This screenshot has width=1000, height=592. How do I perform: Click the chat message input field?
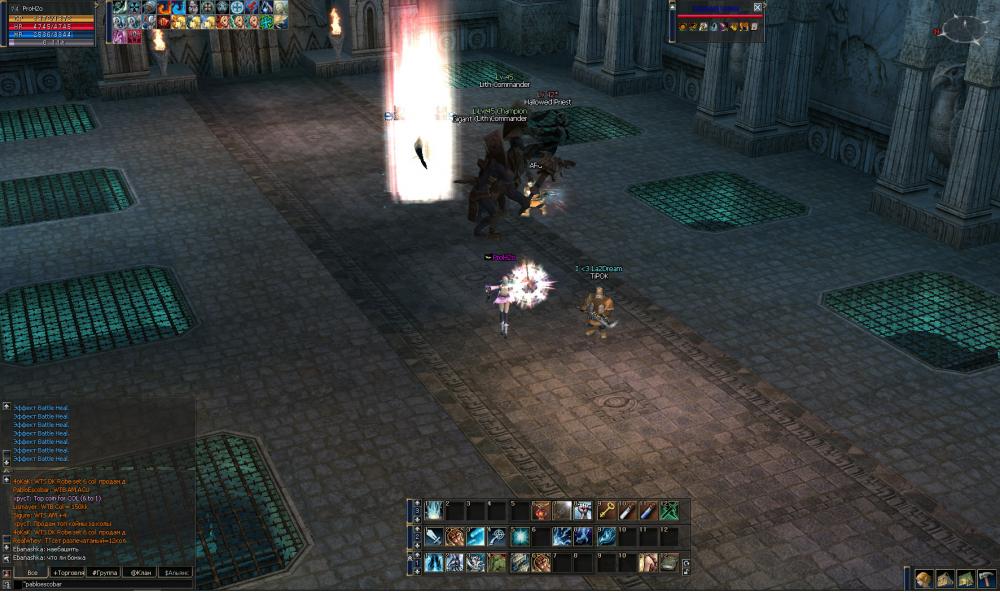click(x=100, y=584)
